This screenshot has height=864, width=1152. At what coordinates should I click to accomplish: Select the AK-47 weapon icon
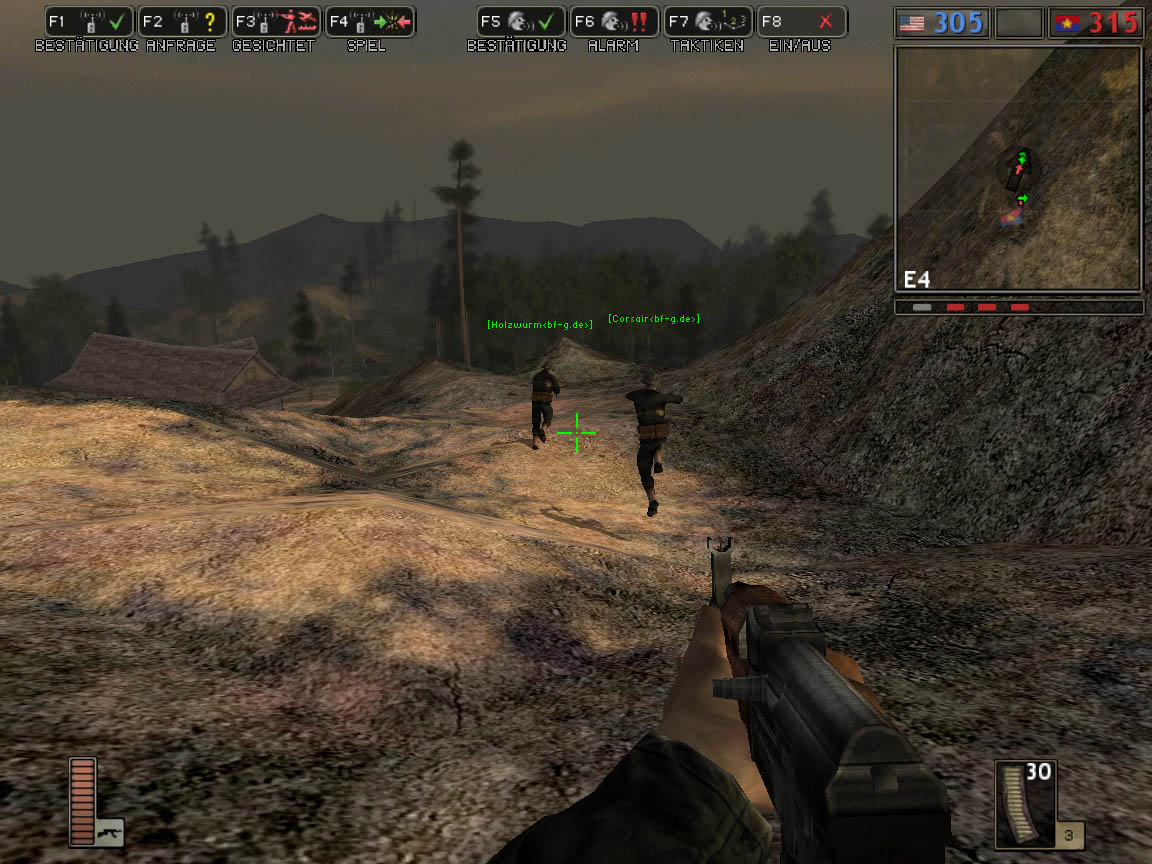pos(109,832)
